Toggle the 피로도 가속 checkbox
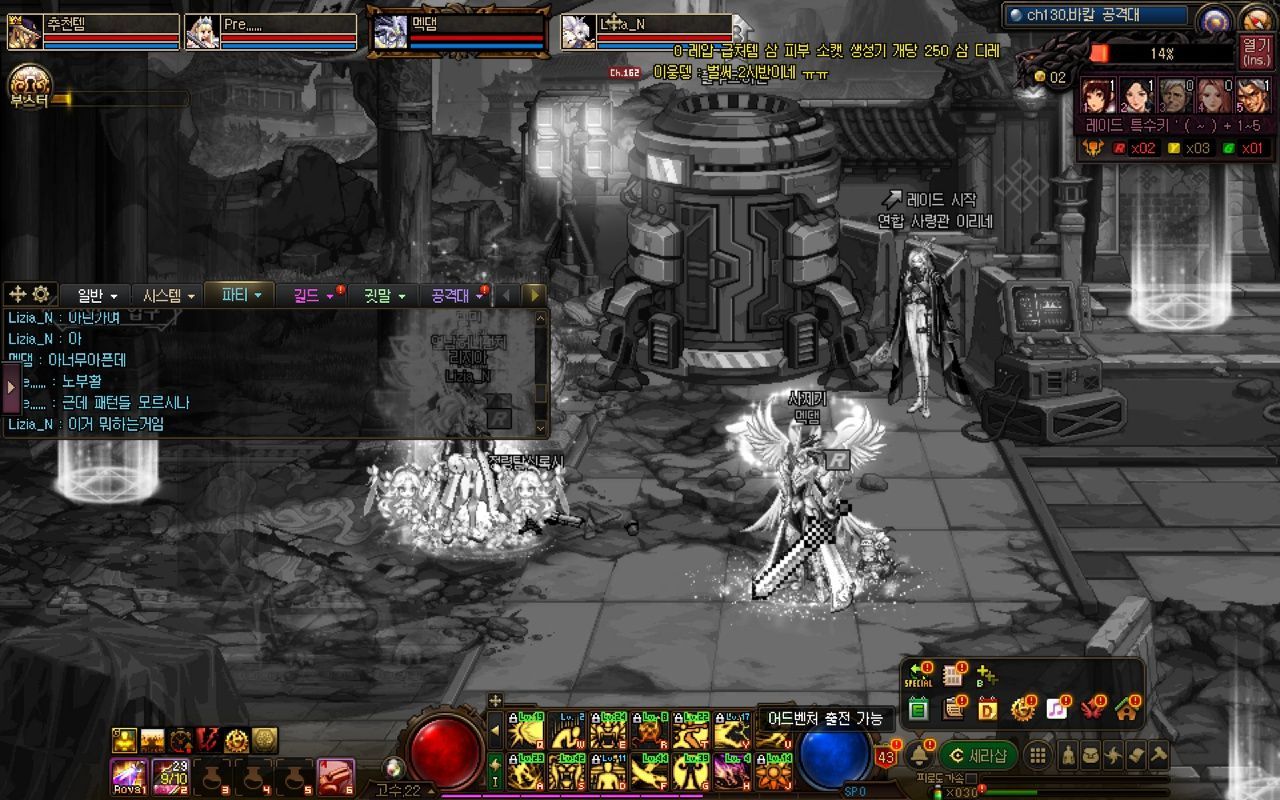1280x800 pixels. click(971, 778)
